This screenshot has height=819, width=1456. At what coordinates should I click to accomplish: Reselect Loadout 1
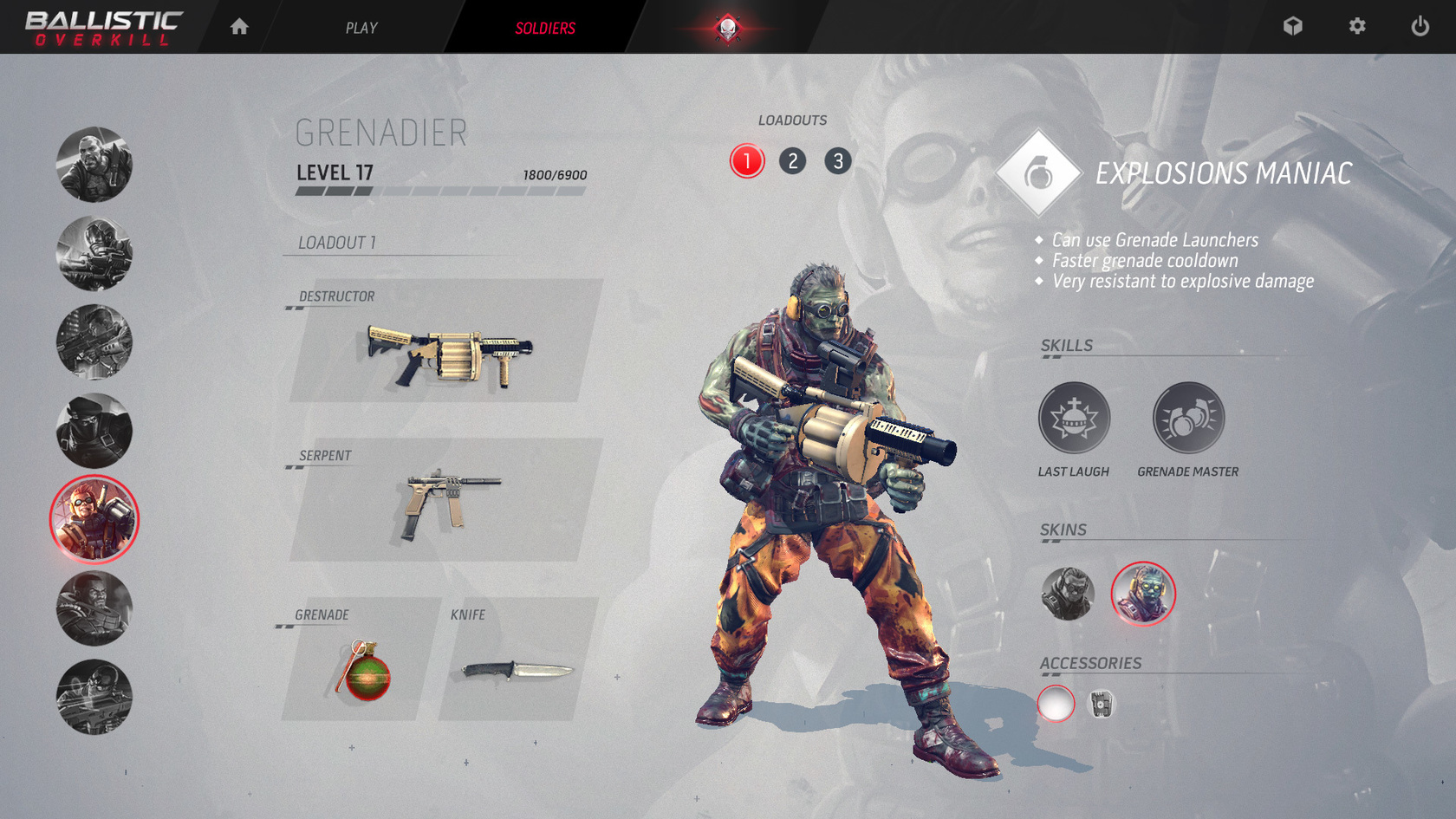[x=745, y=161]
